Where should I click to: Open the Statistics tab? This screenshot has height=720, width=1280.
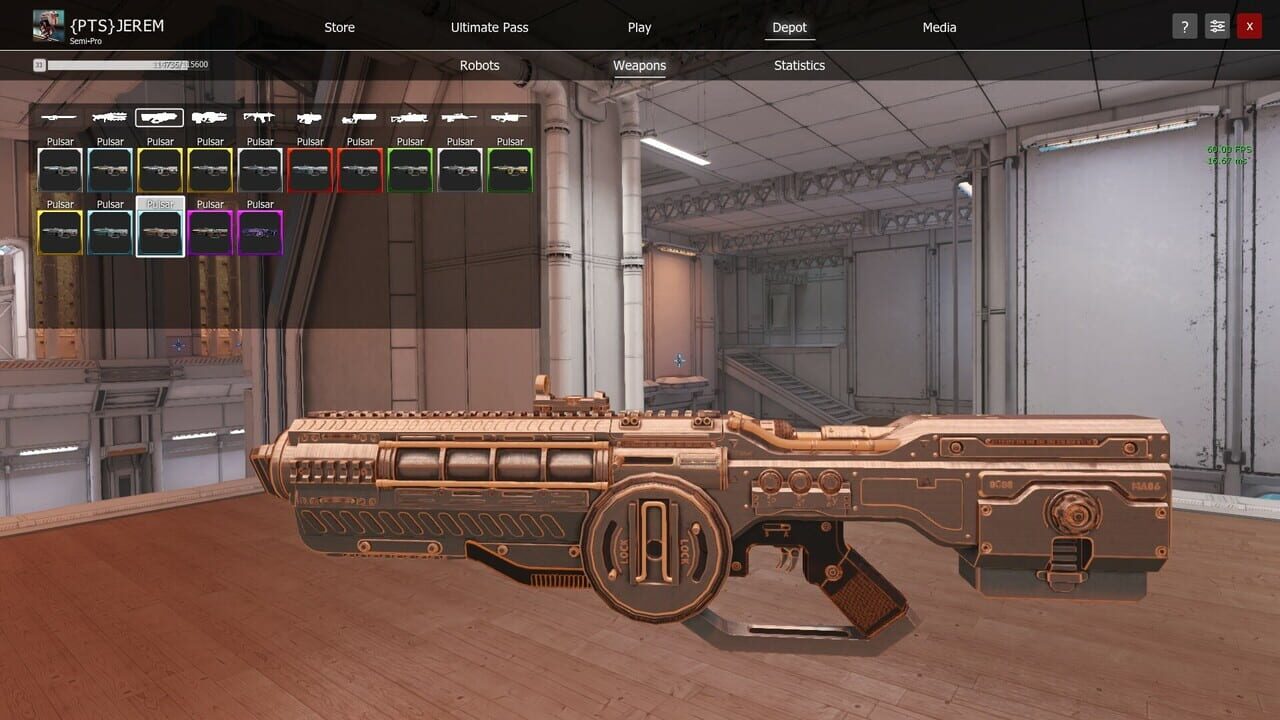(799, 65)
